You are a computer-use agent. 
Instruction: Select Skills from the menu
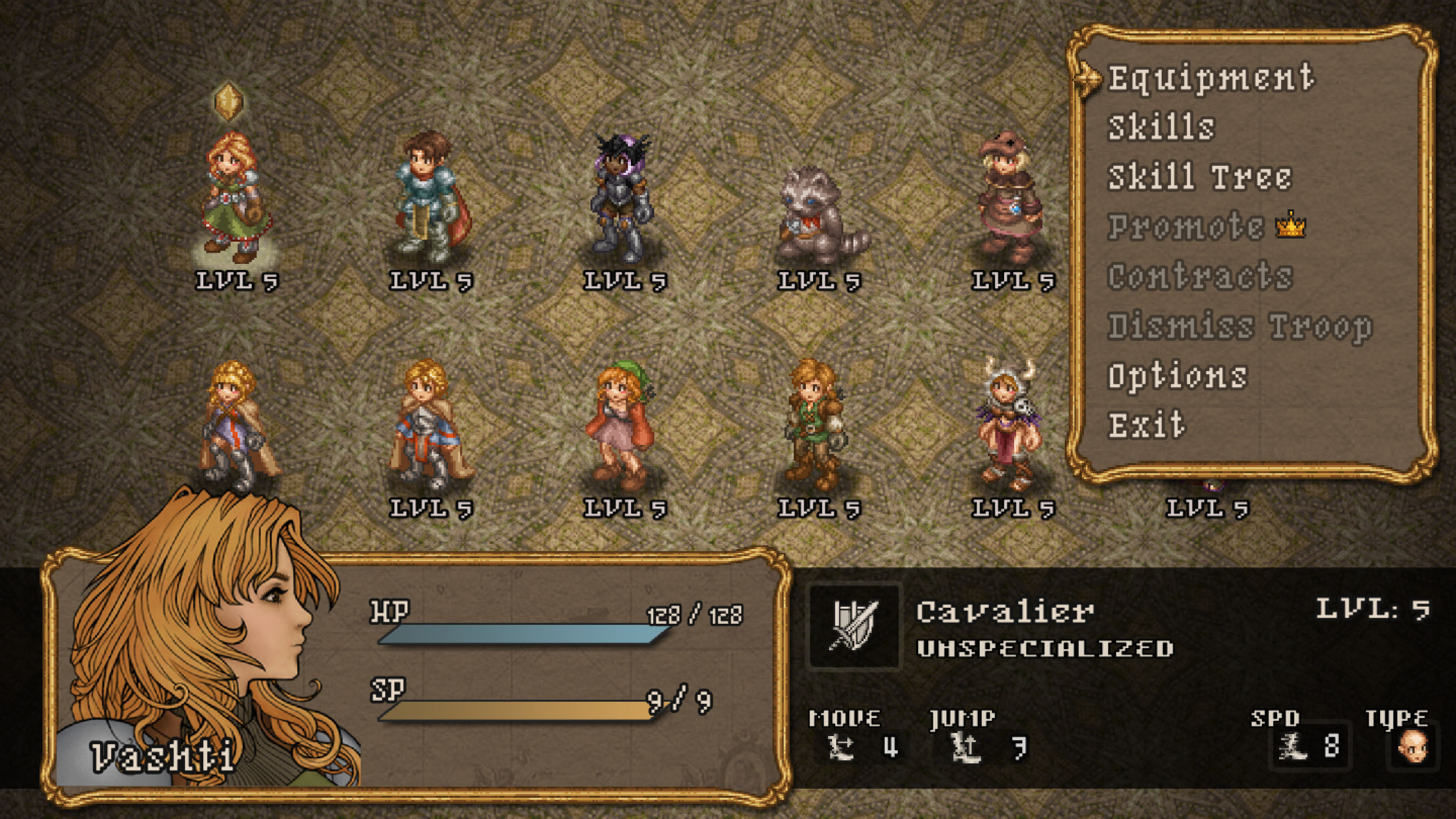1161,128
